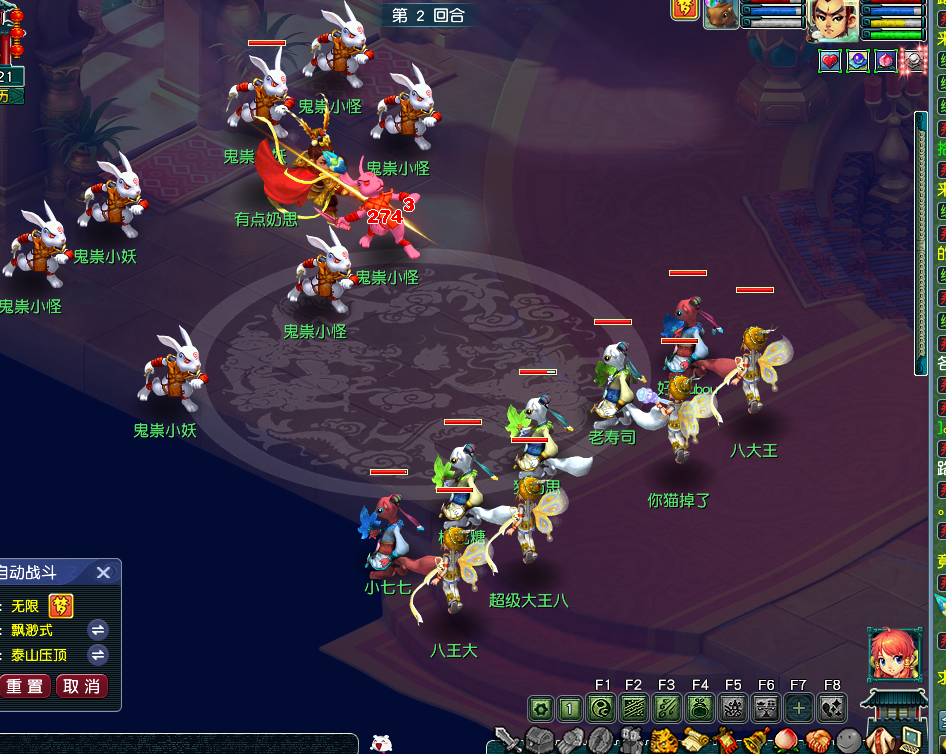
Task: Click the 重置 reset button
Action: coord(25,687)
